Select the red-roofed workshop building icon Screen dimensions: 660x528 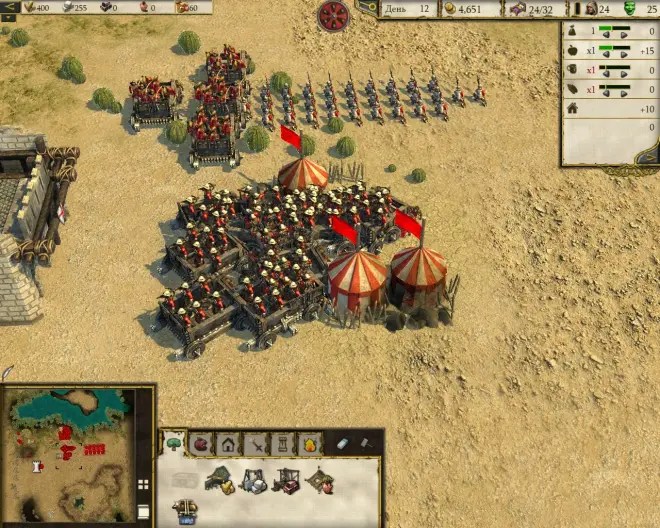coord(287,481)
